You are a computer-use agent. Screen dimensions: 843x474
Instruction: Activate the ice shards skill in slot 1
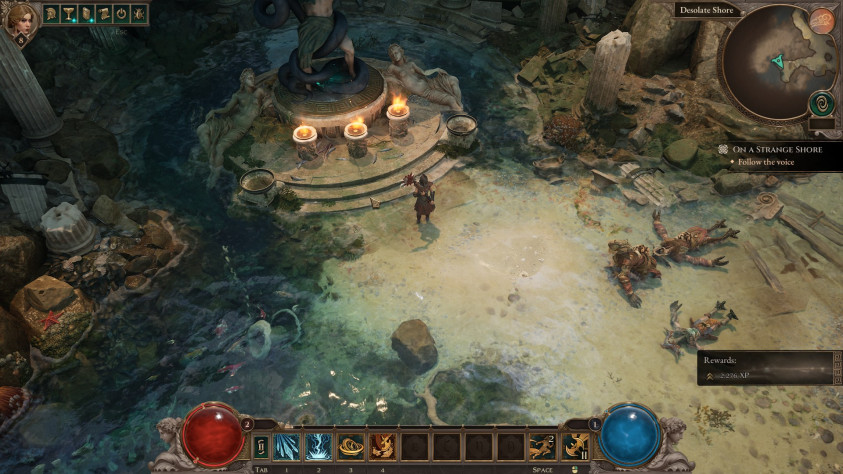pos(287,445)
